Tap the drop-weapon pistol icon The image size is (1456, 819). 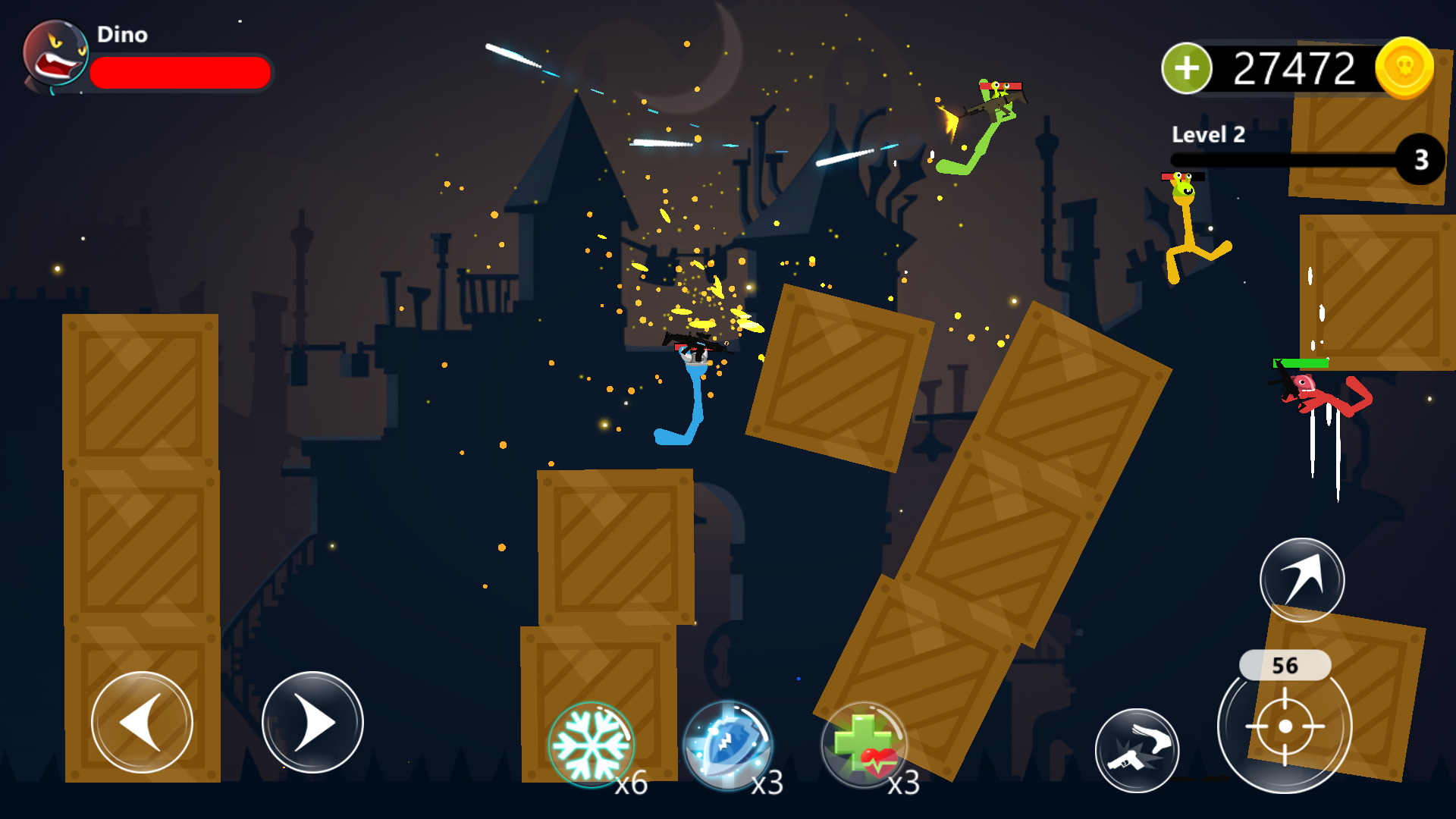[x=1137, y=749]
